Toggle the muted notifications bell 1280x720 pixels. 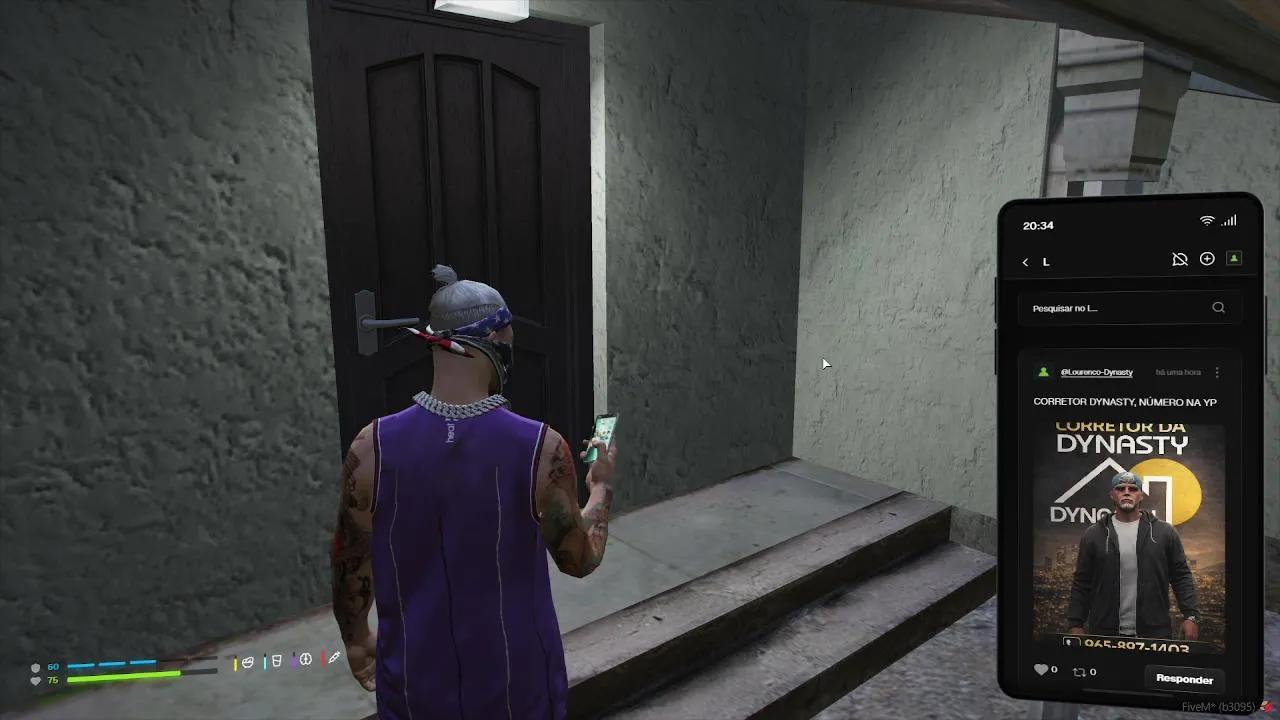[x=1180, y=258]
